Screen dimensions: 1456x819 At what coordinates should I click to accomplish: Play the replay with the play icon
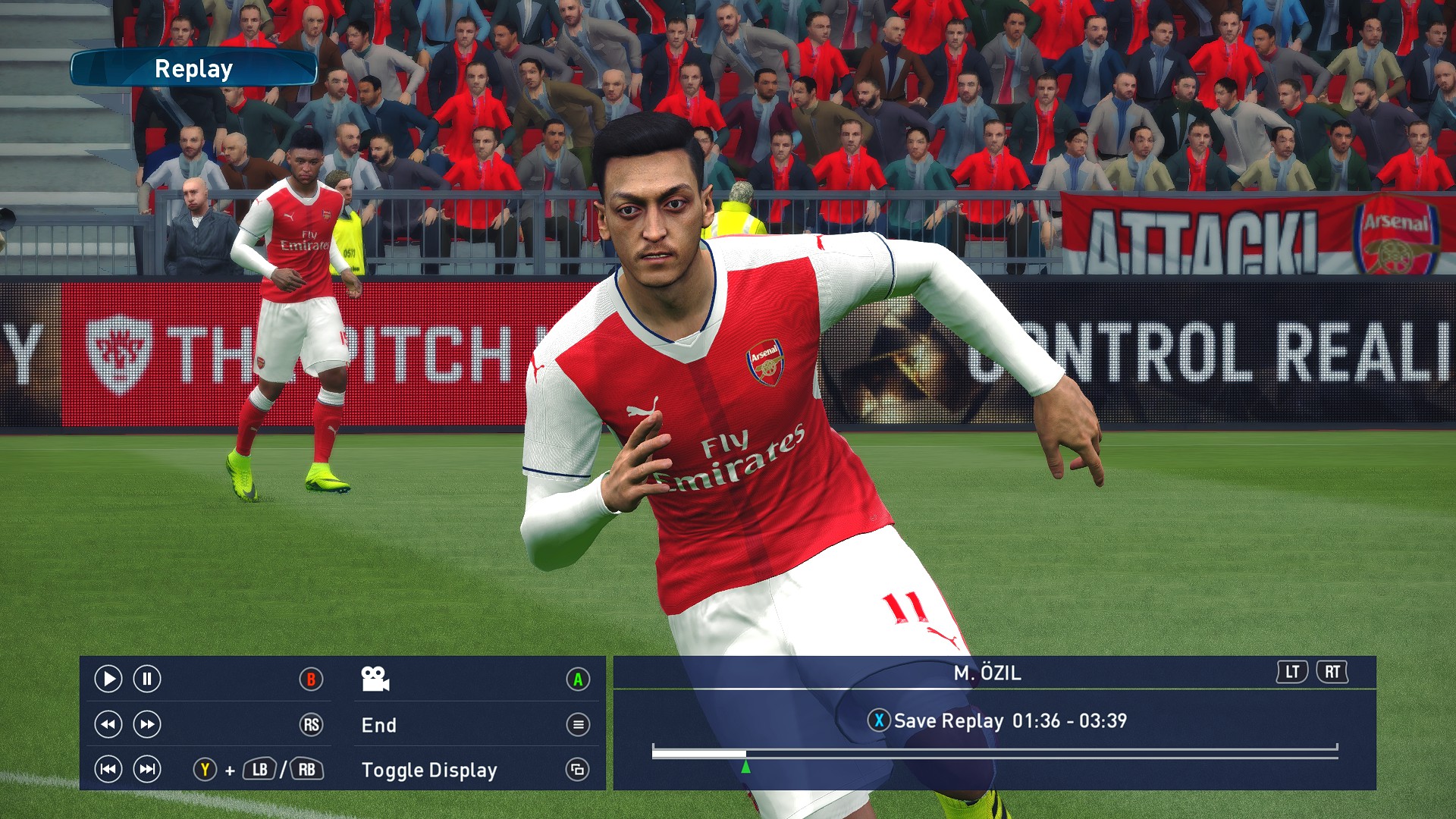coord(108,679)
